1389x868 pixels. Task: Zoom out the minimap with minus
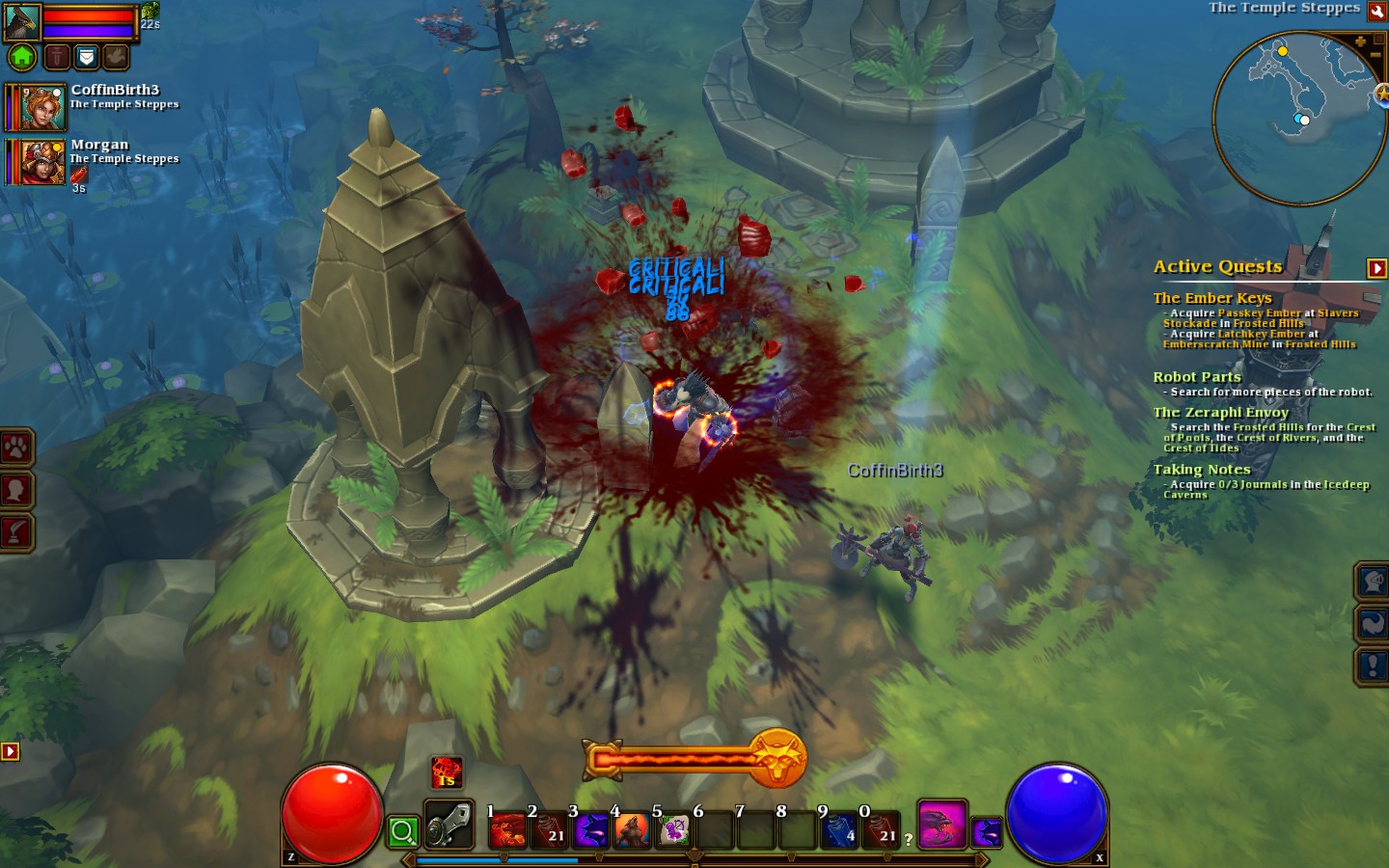point(1376,55)
